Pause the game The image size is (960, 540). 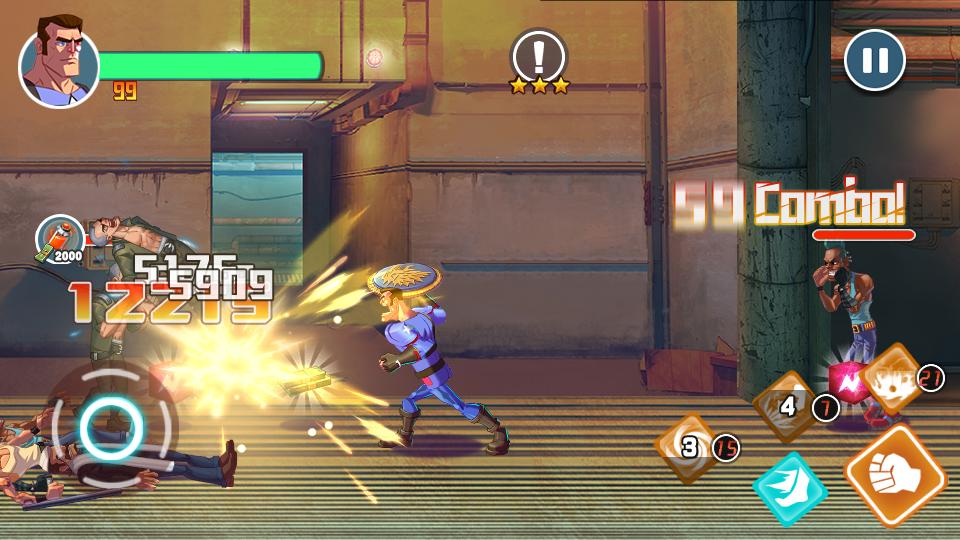pyautogui.click(x=875, y=60)
